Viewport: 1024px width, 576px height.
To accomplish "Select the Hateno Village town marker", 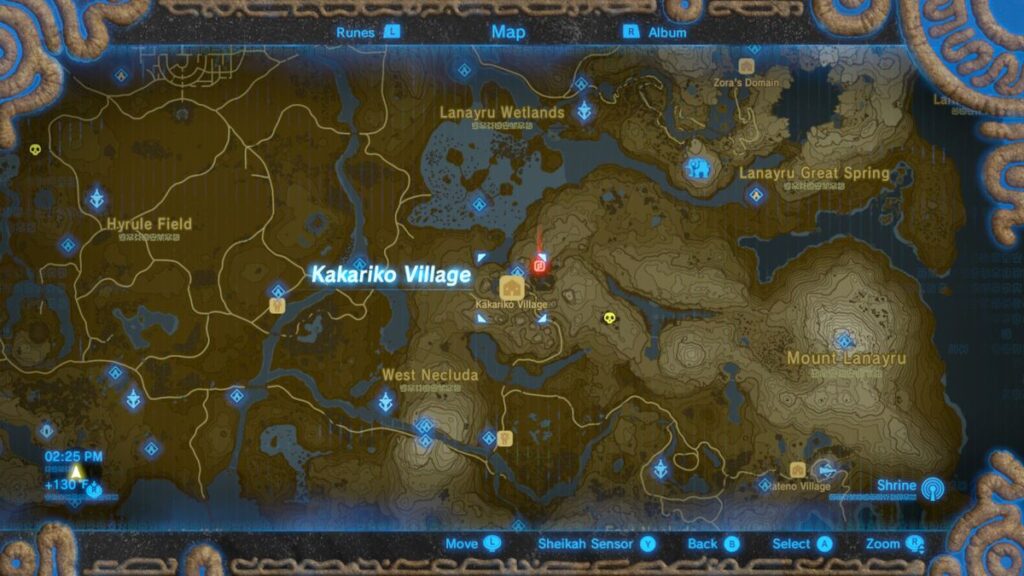I will (797, 470).
